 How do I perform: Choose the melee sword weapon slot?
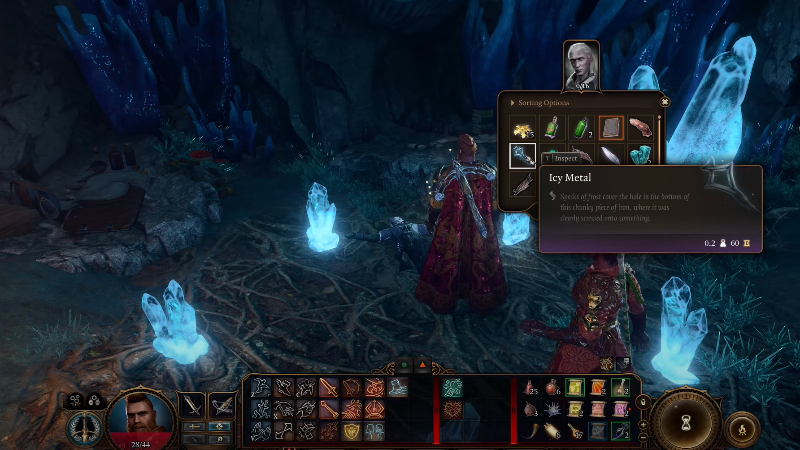tap(192, 404)
